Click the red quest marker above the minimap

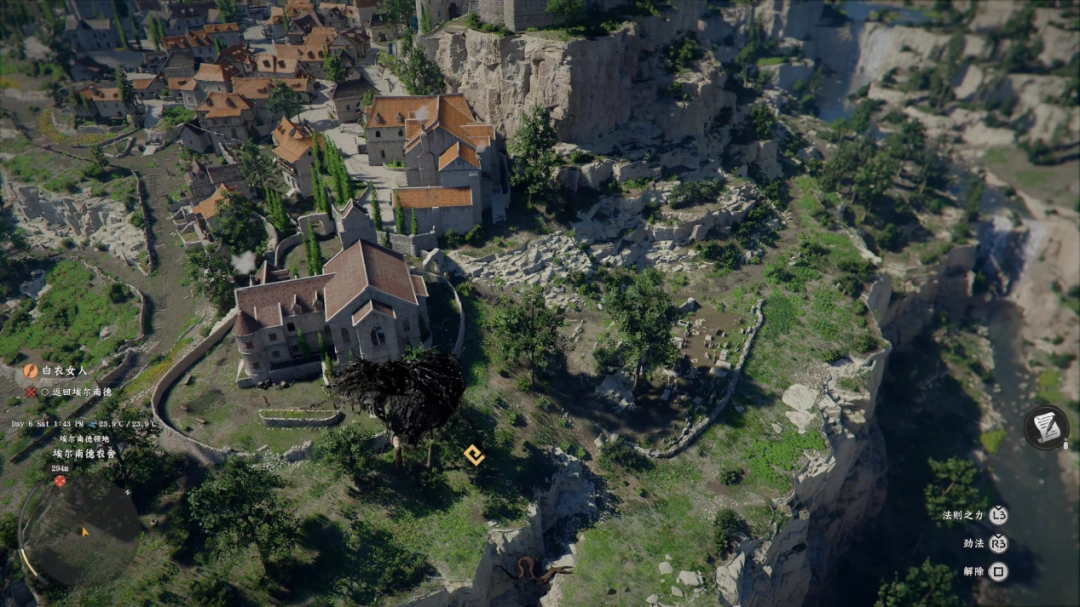click(x=60, y=481)
